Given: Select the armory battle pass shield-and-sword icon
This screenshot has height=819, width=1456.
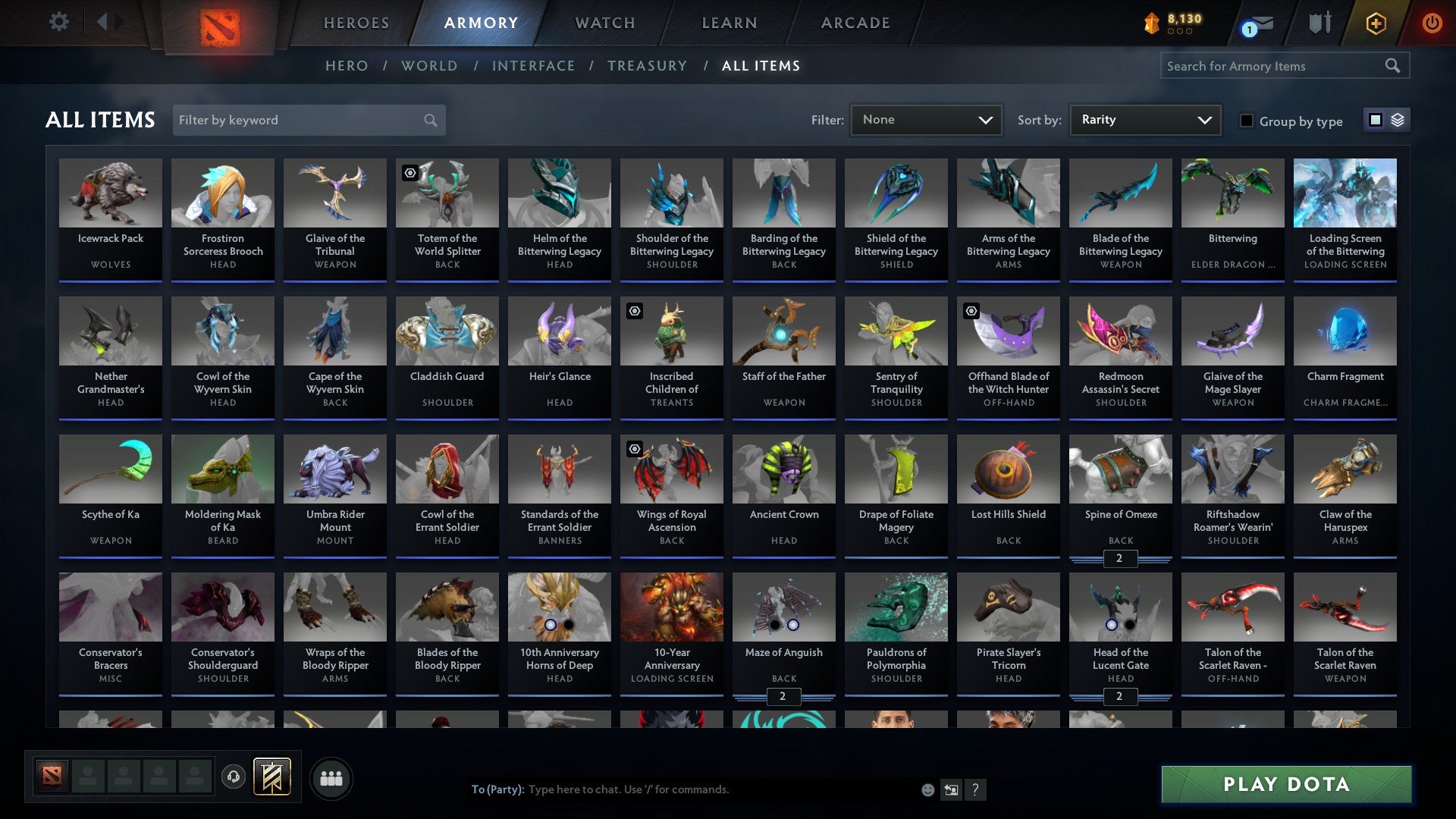Looking at the screenshot, I should point(1319,23).
